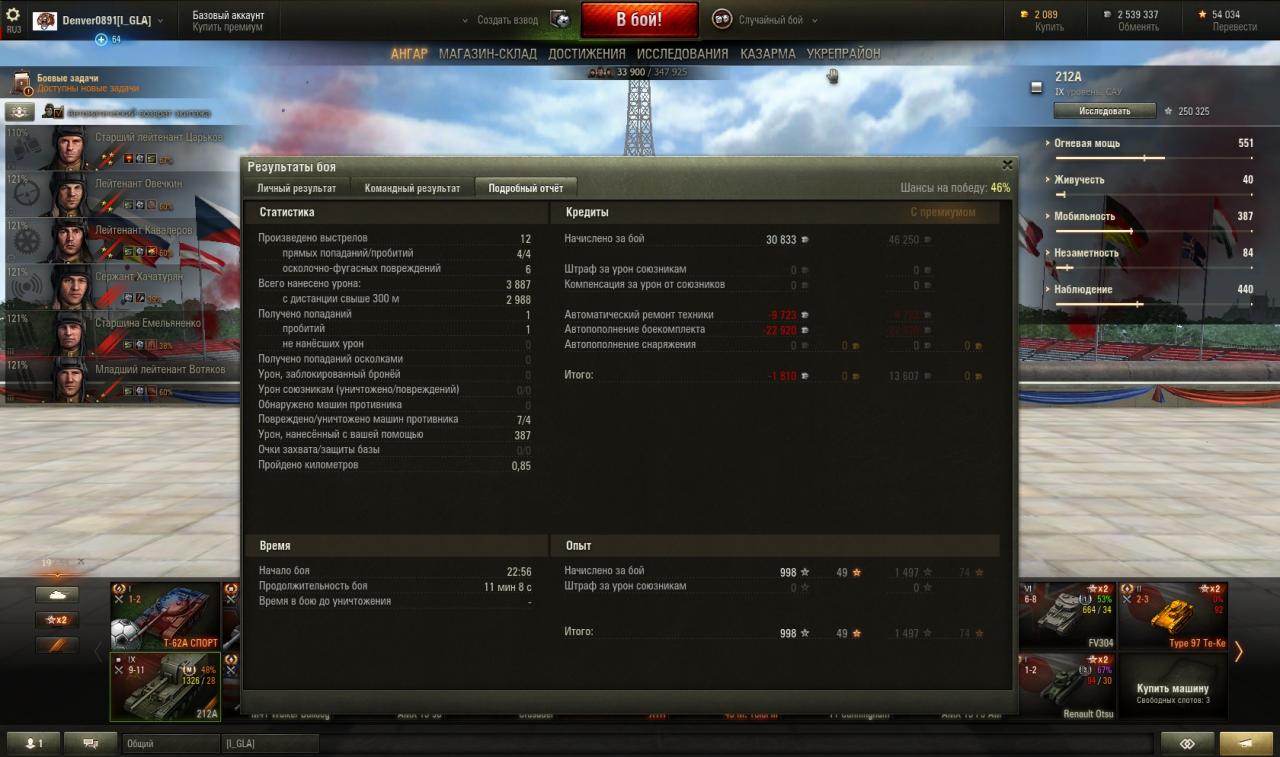Open the КАЗАРМА barracks
Screen dimensions: 1280x757
coord(767,54)
